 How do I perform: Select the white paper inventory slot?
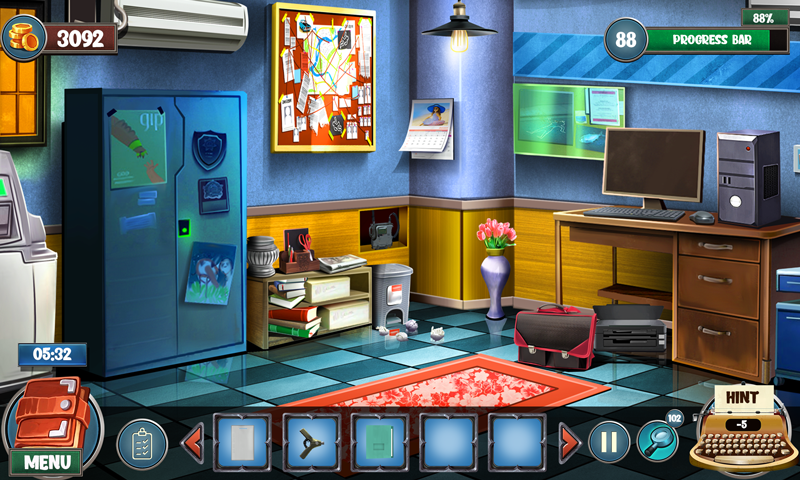click(242, 441)
